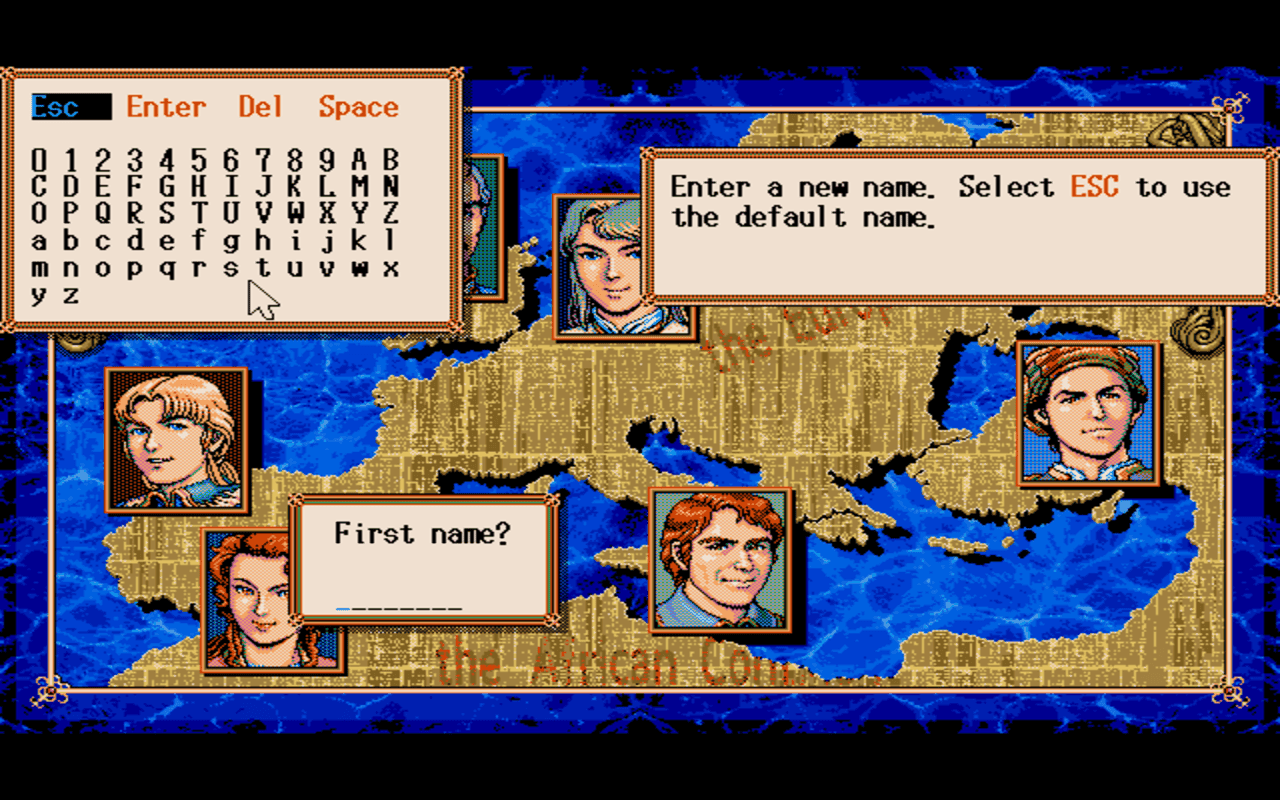Select Del to erase a character
Screen dimensions: 1280x800
point(259,107)
